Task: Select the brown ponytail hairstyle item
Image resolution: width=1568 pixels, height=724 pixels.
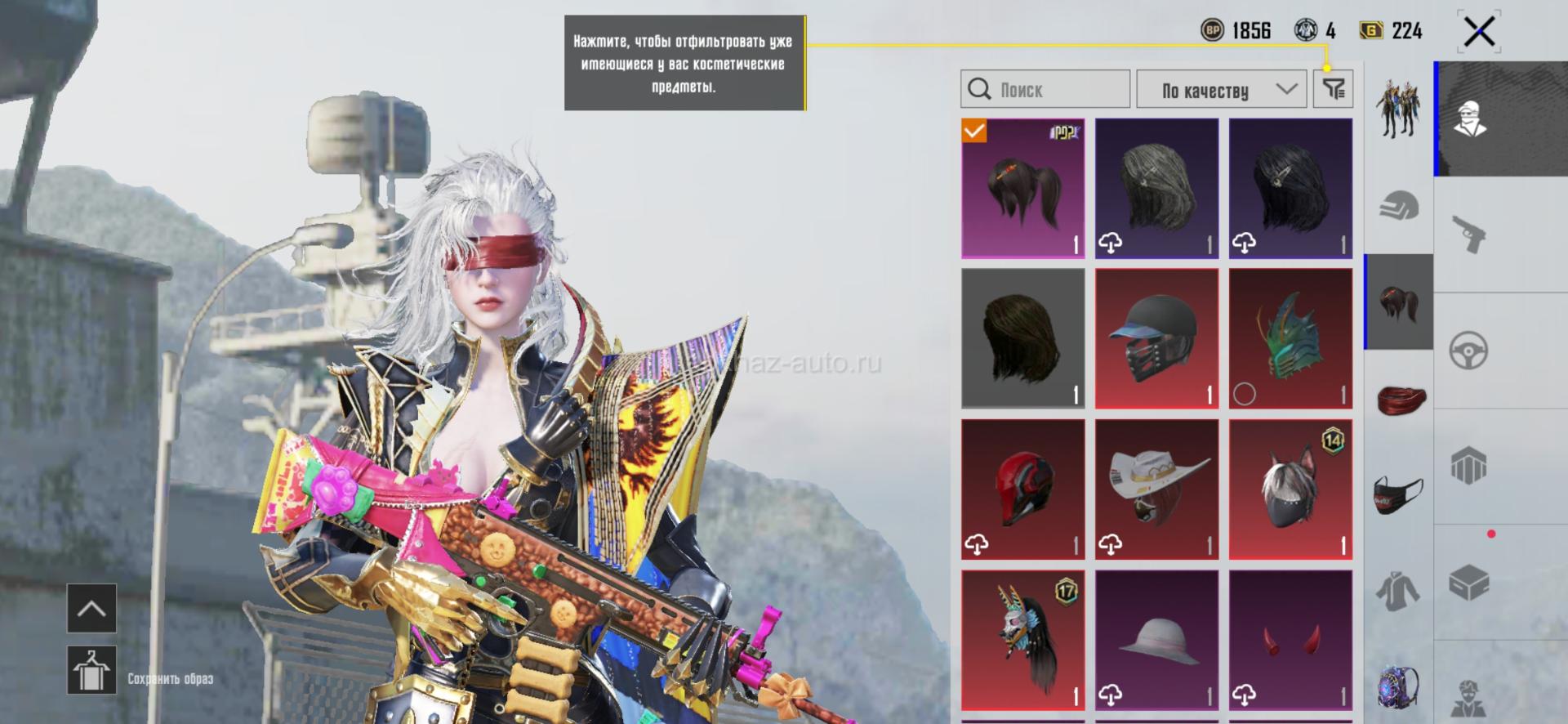Action: click(x=1023, y=189)
